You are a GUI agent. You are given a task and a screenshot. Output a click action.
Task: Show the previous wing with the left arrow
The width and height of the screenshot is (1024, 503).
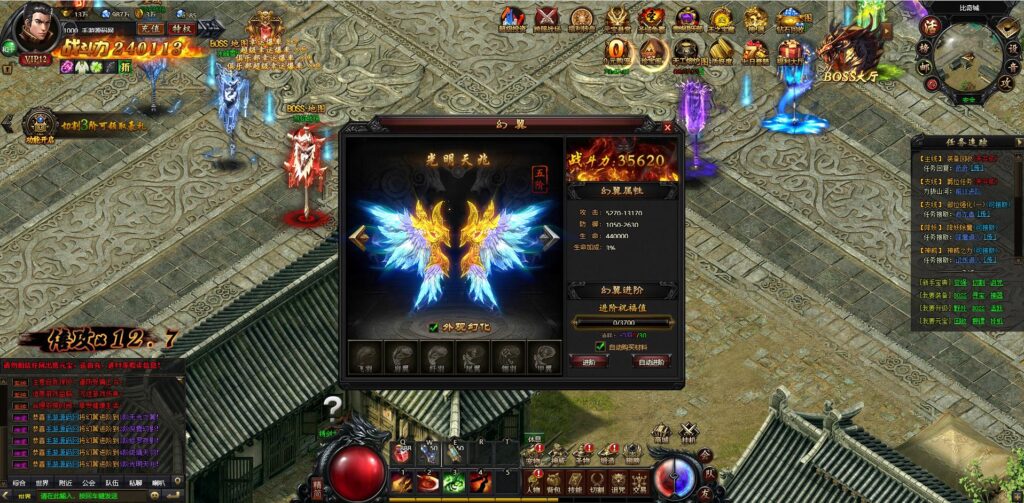358,236
